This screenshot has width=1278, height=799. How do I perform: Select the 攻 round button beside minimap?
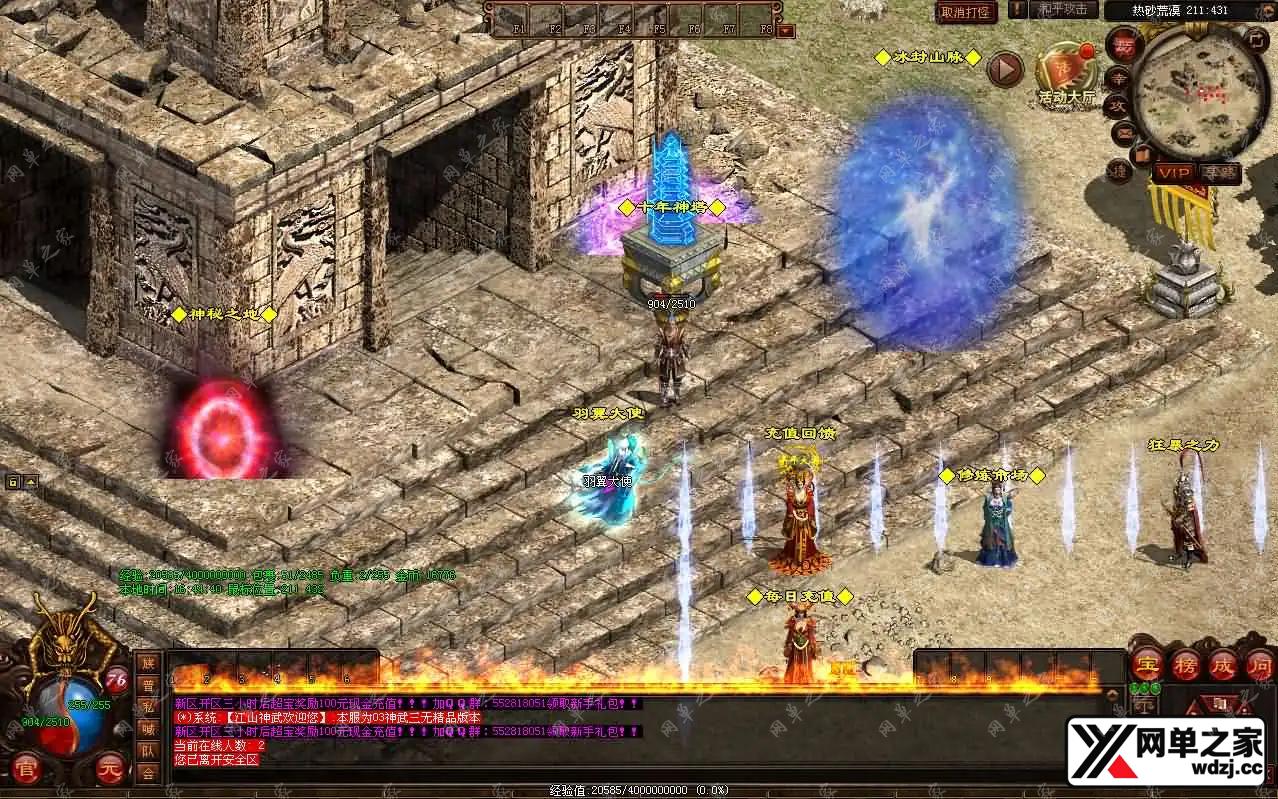1120,104
